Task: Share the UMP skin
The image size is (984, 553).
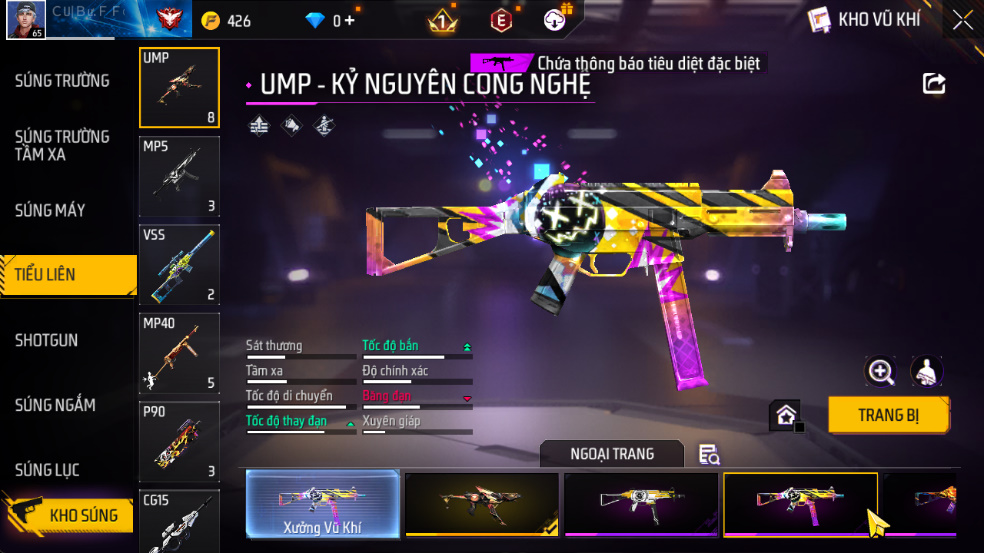Action: tap(934, 84)
